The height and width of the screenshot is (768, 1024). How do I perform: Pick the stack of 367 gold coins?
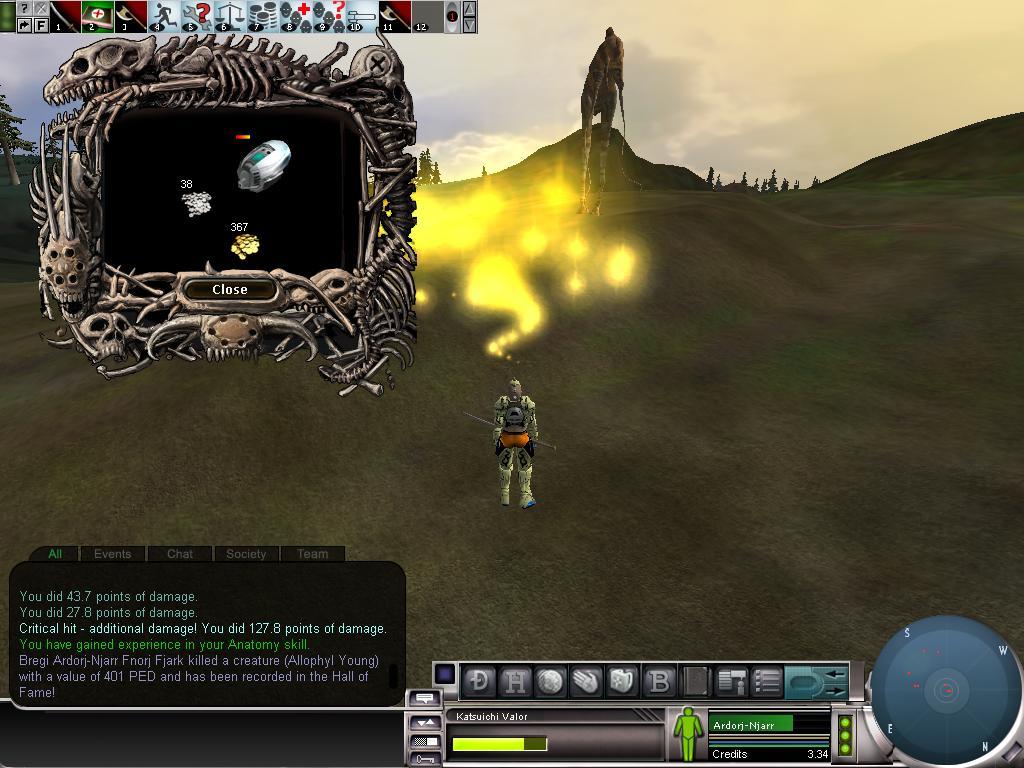(x=244, y=246)
